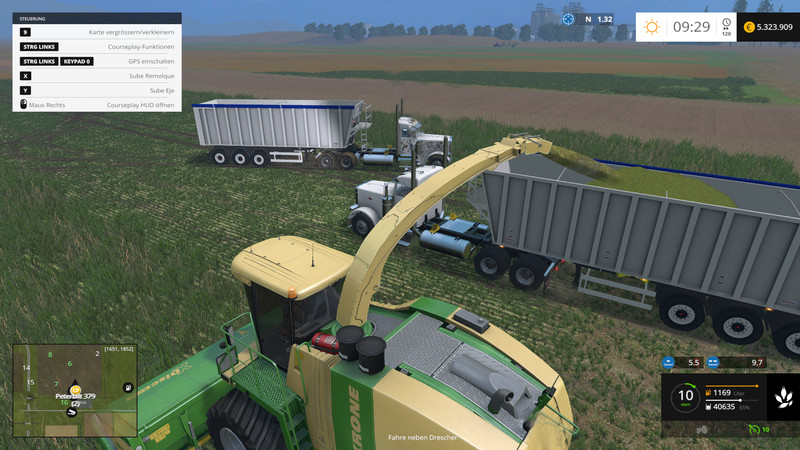Screen dimensions: 800x450
Task: Click the grey tractor icon below the speedometer
Action: point(701,430)
